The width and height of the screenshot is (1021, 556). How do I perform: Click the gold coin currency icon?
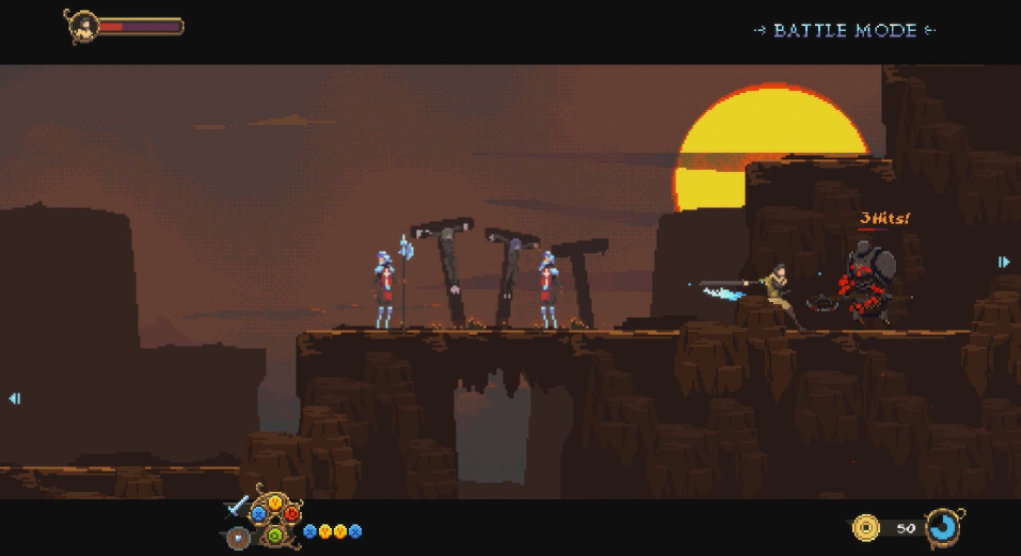(865, 527)
